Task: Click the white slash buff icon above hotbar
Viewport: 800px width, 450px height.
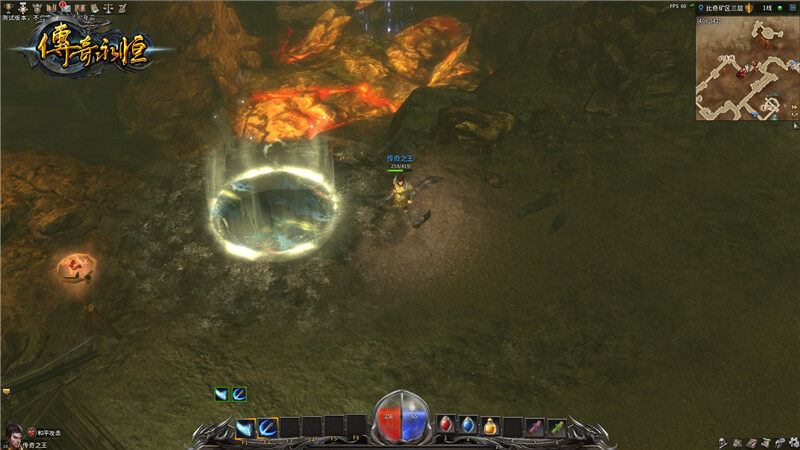Action: (x=221, y=394)
